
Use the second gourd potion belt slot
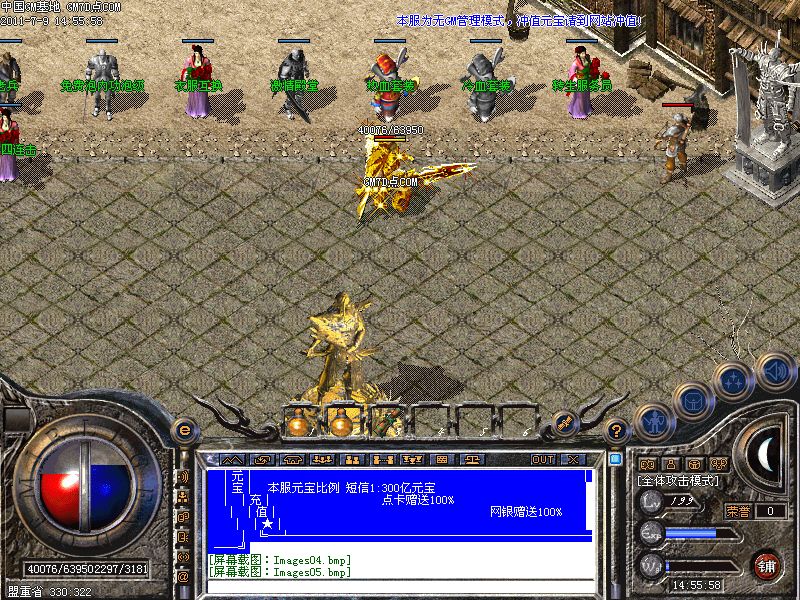coord(339,423)
